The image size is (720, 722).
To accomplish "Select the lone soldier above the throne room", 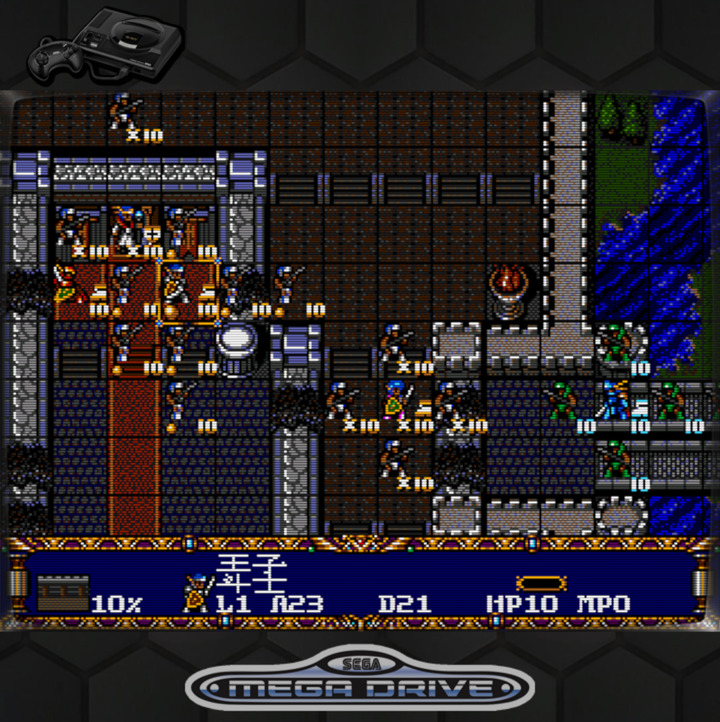I will coord(124,112).
